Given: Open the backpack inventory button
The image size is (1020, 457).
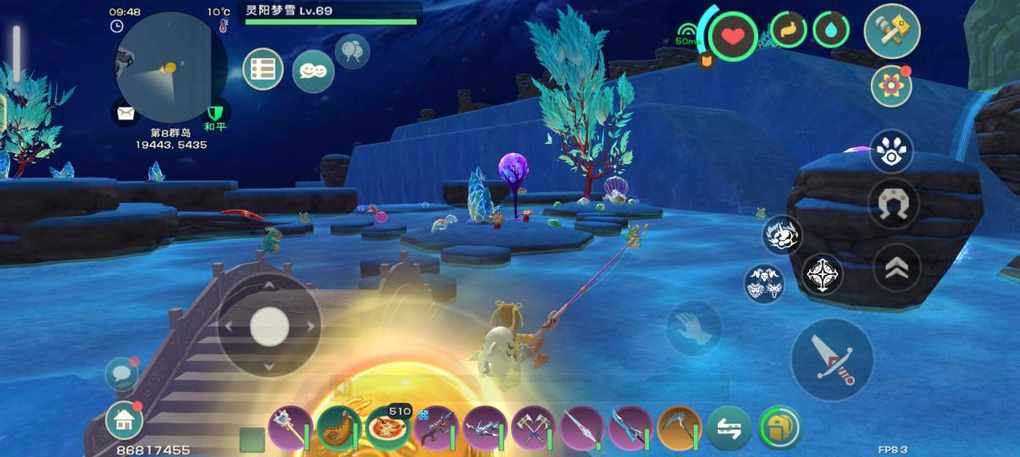Looking at the screenshot, I should [x=779, y=428].
